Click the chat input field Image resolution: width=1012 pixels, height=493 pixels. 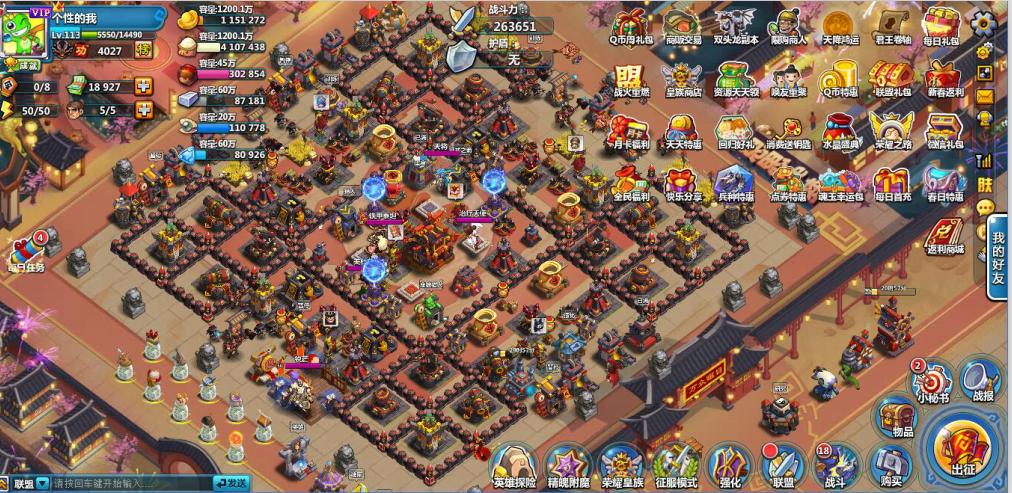130,484
